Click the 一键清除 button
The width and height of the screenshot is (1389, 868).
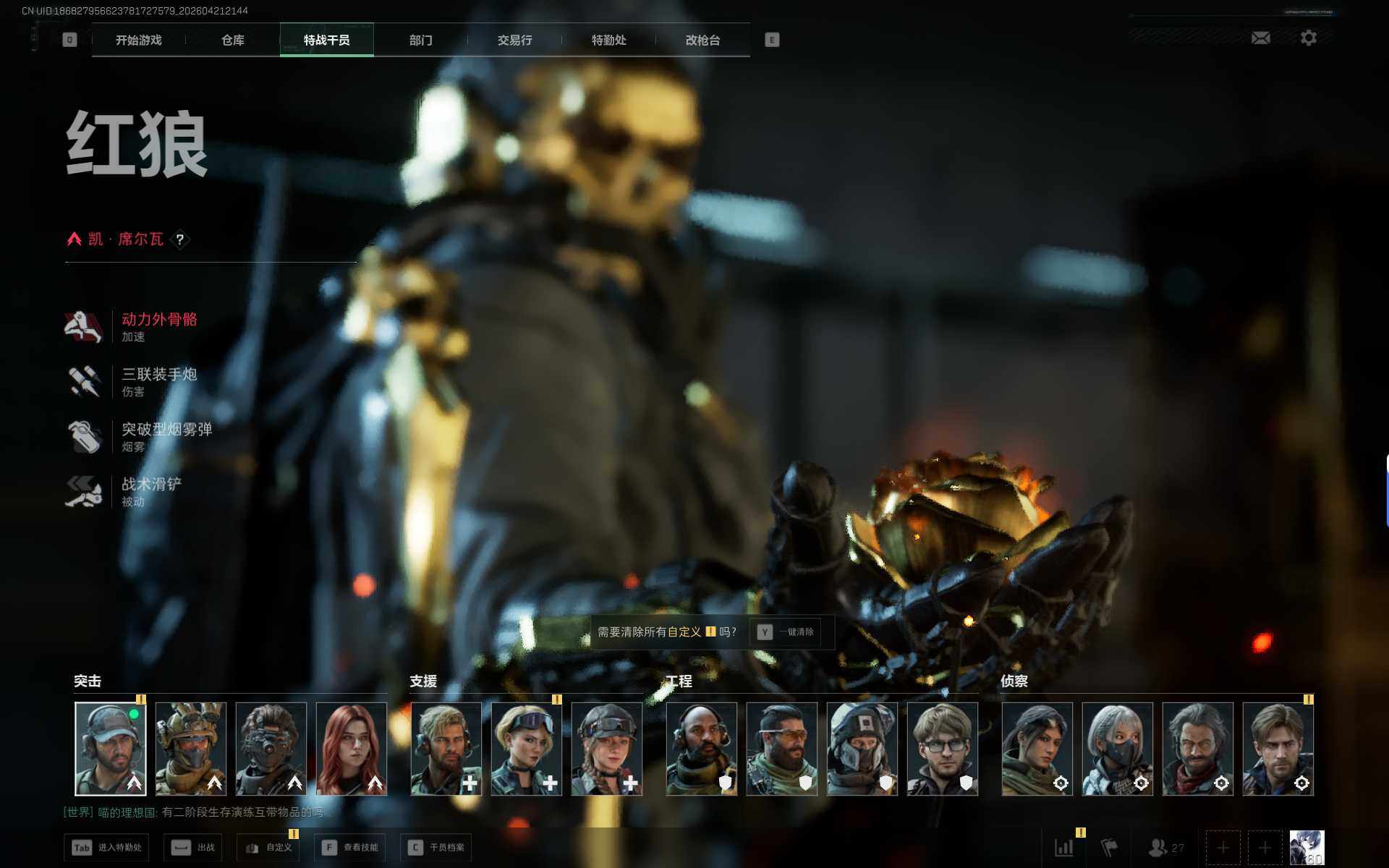tap(786, 632)
